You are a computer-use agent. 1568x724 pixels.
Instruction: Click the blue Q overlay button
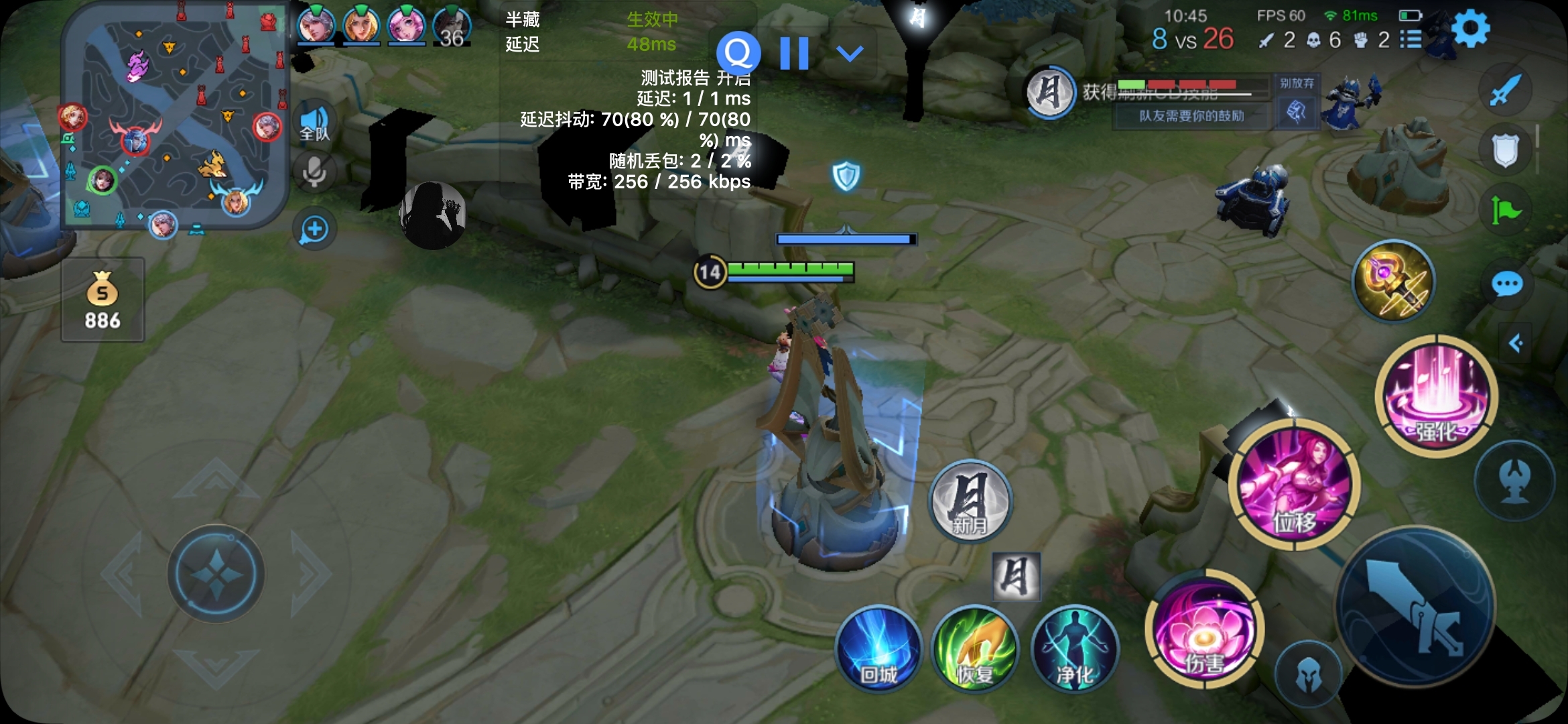coord(738,53)
